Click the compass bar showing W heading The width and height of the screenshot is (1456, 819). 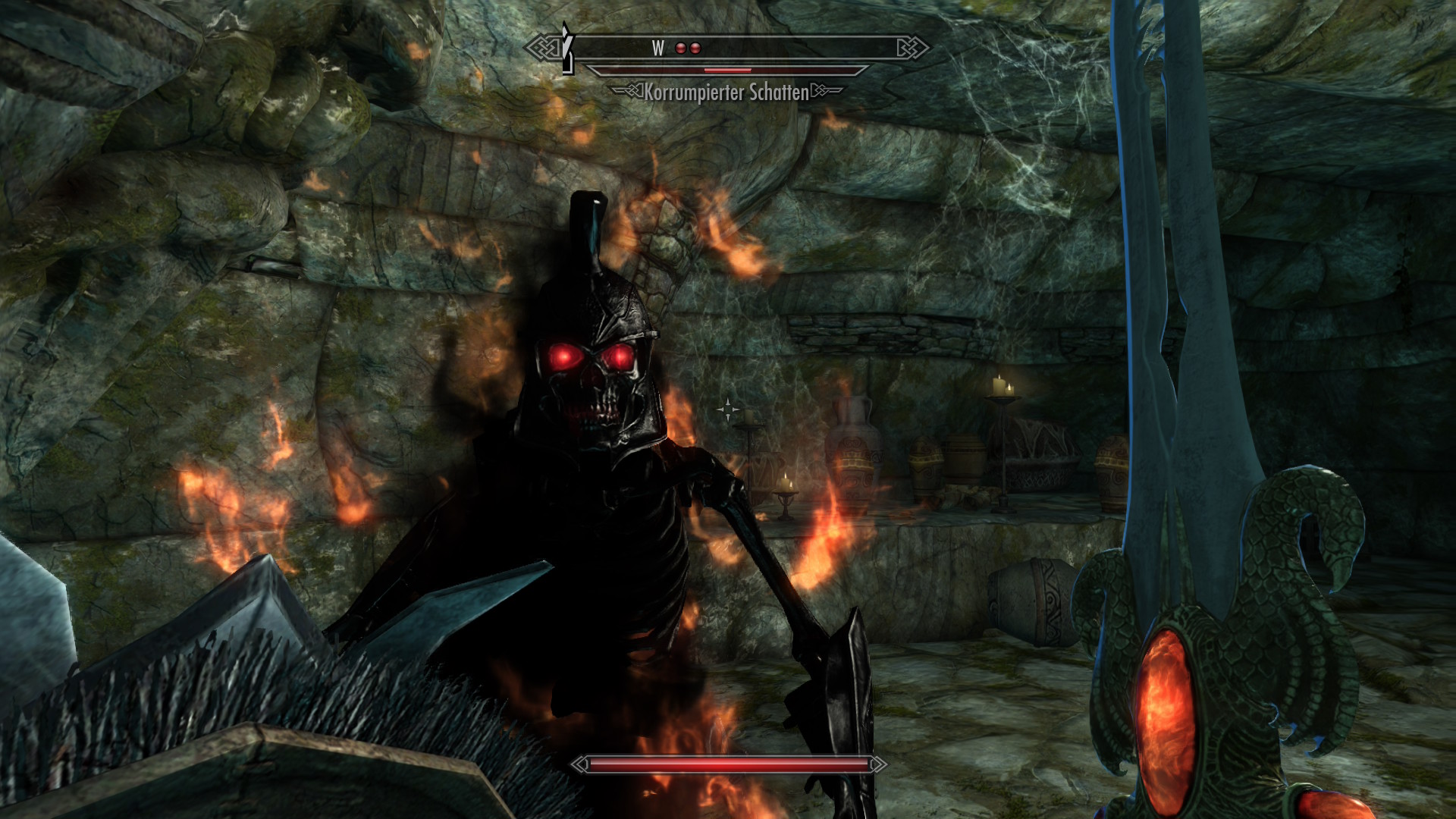[x=728, y=49]
